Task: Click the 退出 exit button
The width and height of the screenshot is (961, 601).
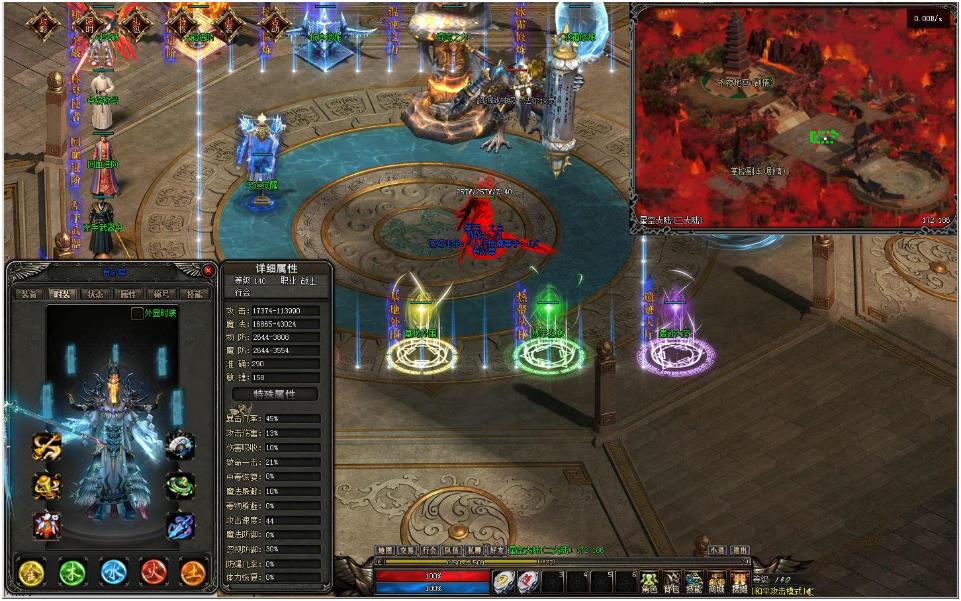Action: point(740,550)
